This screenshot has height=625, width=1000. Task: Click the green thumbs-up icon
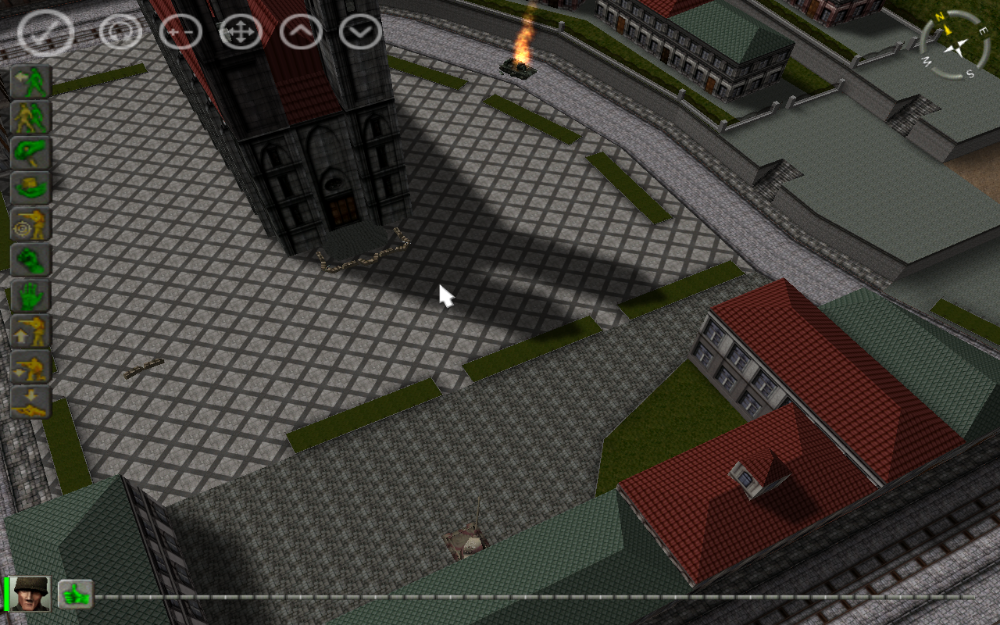tap(75, 595)
